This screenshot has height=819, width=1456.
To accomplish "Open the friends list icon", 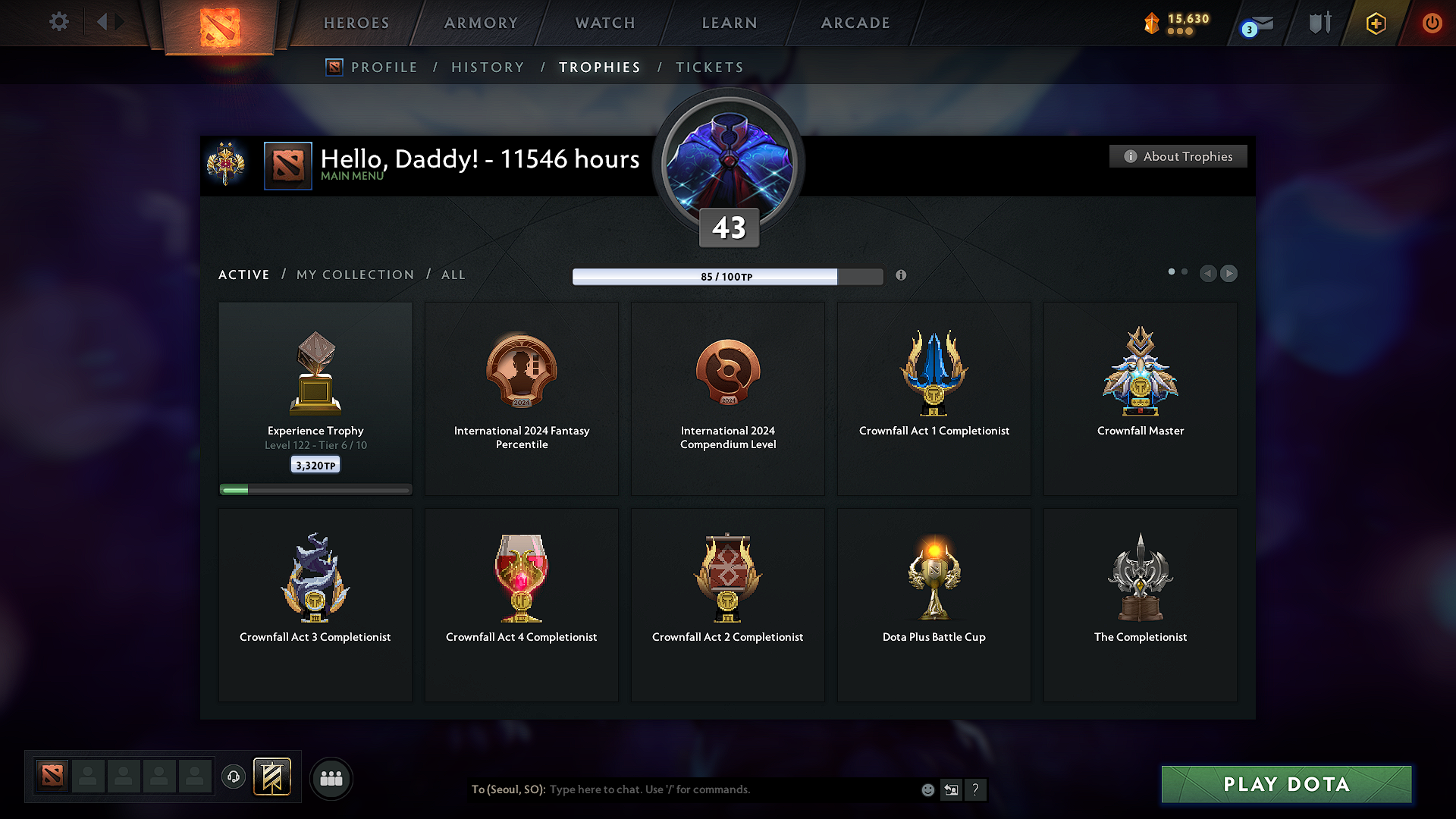I will (x=331, y=777).
